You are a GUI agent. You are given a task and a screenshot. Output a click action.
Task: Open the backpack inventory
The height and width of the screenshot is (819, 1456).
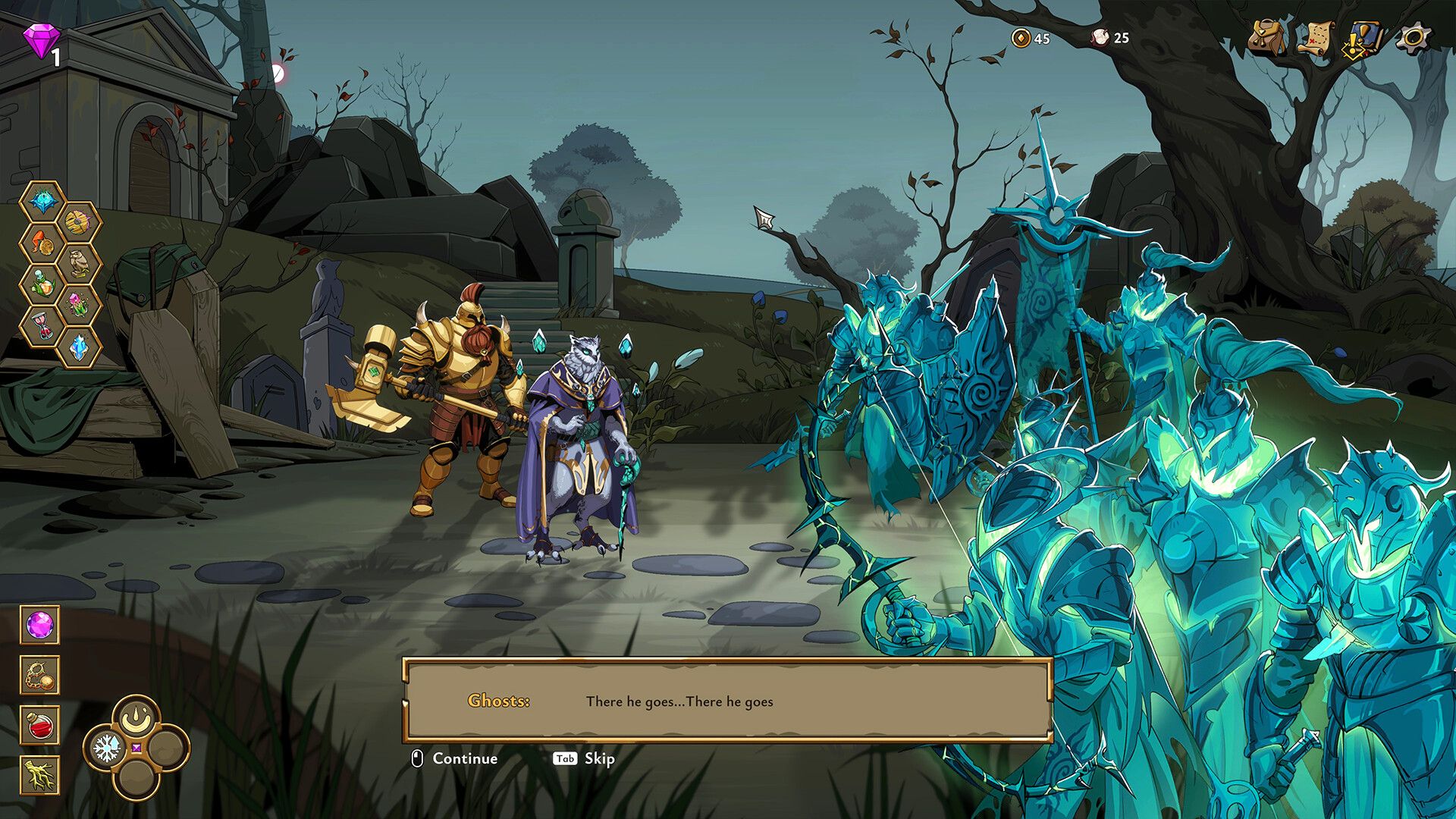point(1267,38)
